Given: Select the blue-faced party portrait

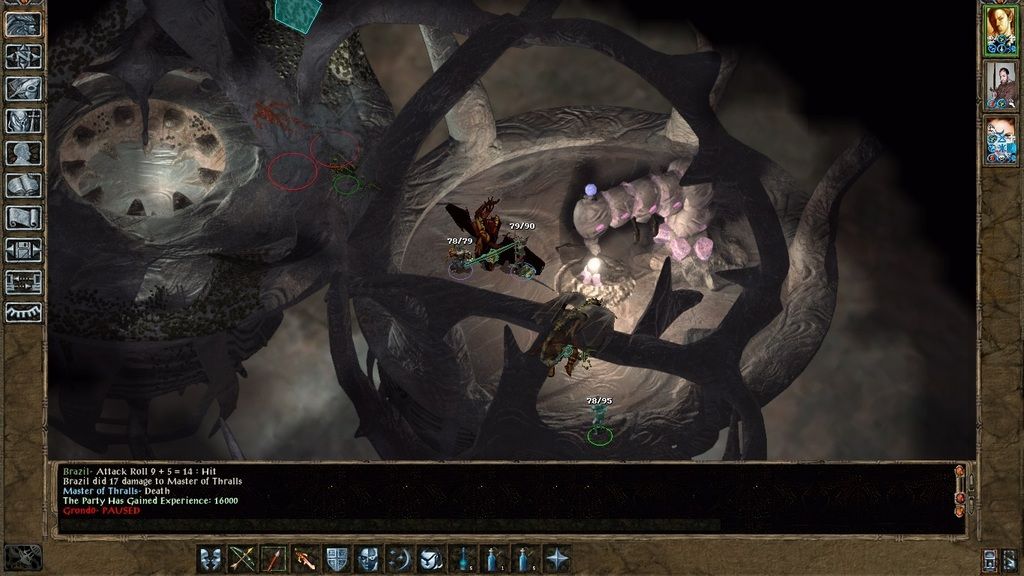Looking at the screenshot, I should tap(1000, 140).
